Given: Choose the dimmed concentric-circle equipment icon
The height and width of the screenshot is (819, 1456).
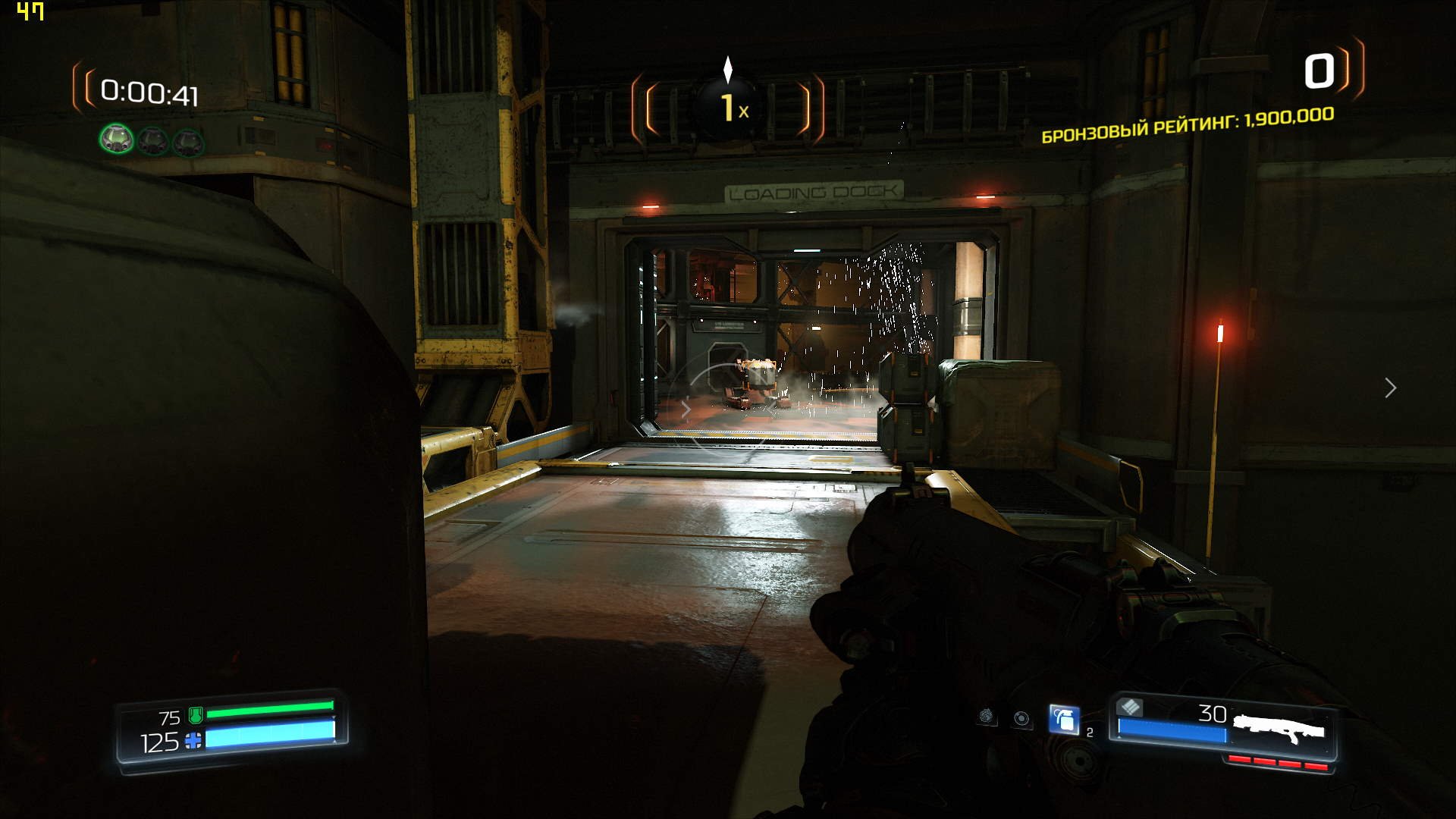Looking at the screenshot, I should click(x=1022, y=718).
